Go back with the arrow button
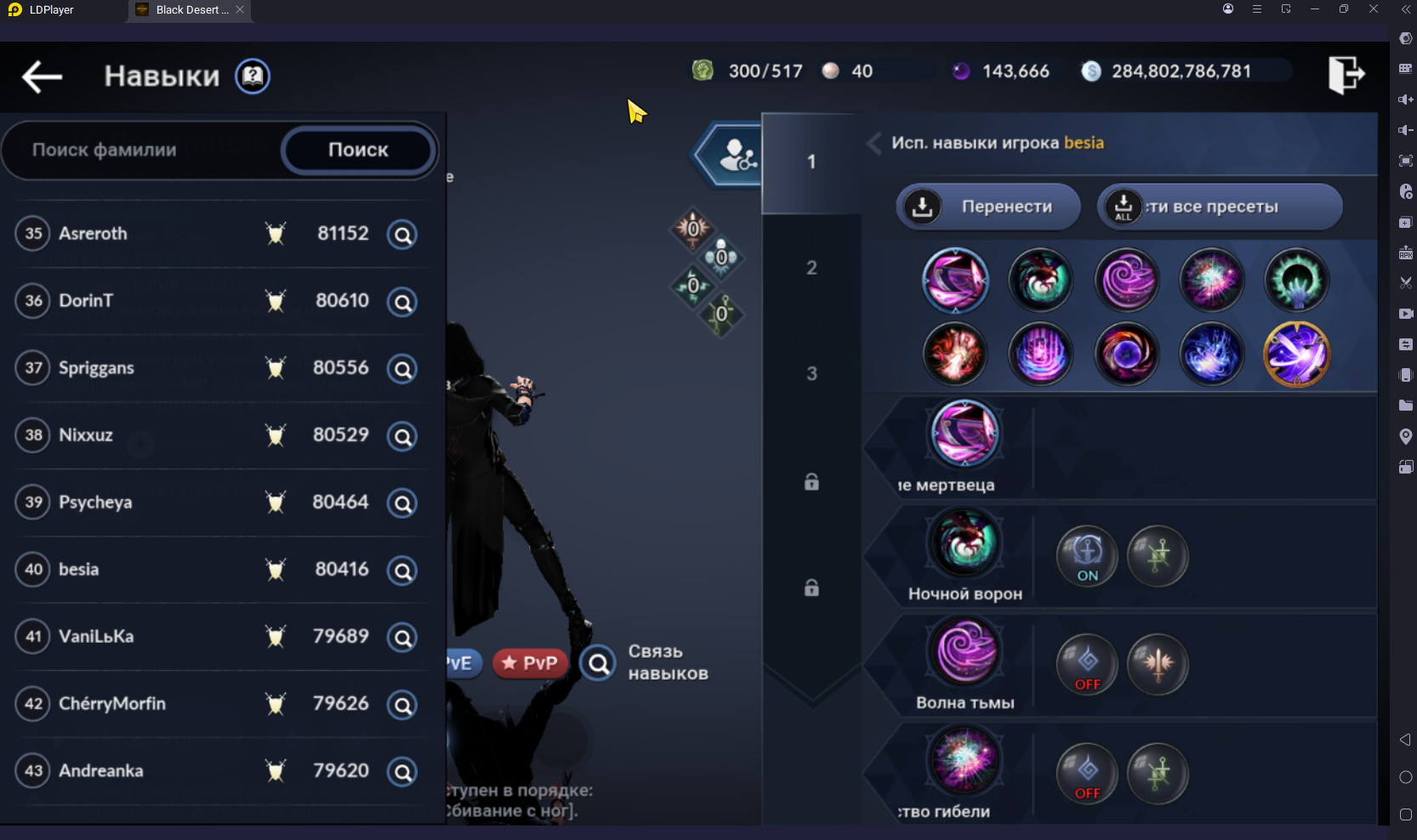The height and width of the screenshot is (840, 1417). point(42,77)
